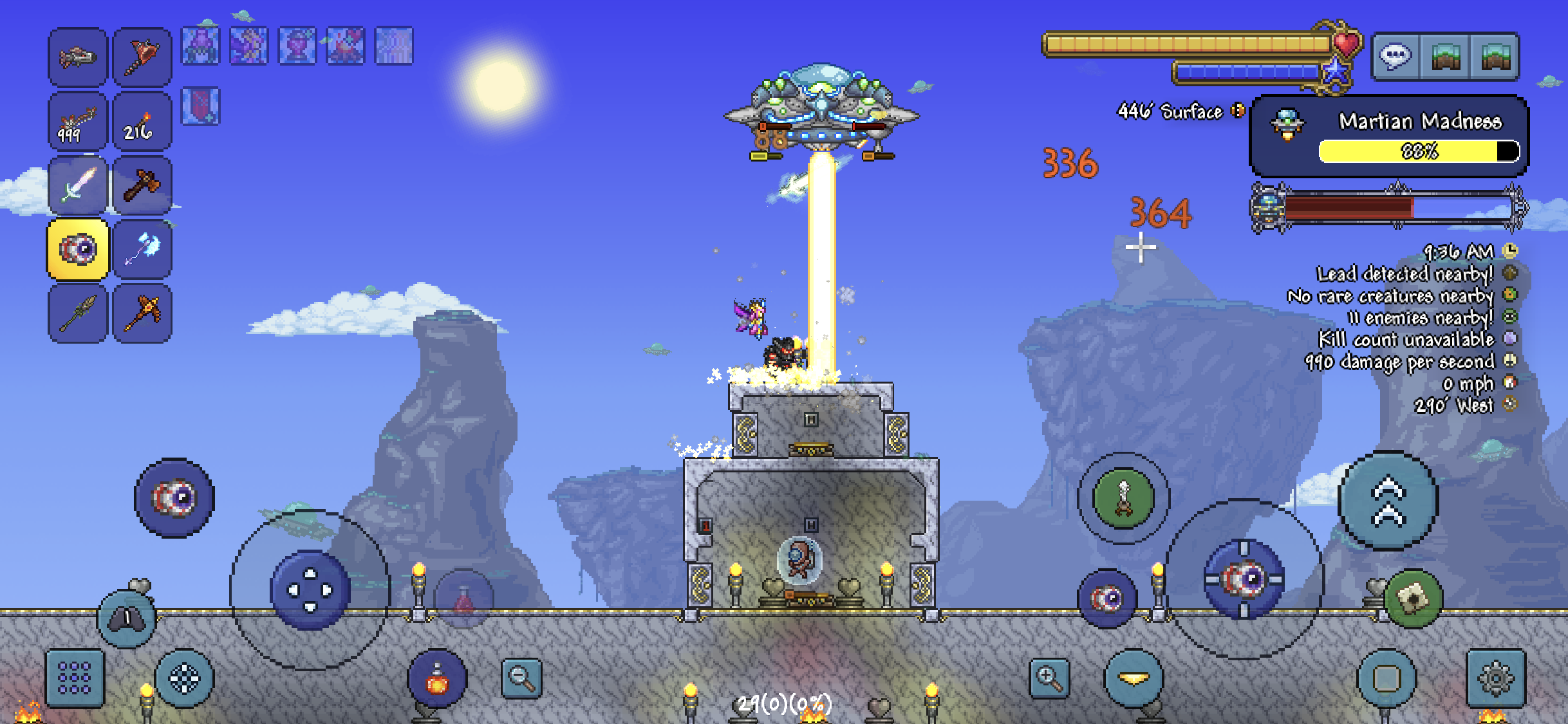Select the bow with 999 ammo
This screenshot has height=724, width=1568.
(78, 122)
